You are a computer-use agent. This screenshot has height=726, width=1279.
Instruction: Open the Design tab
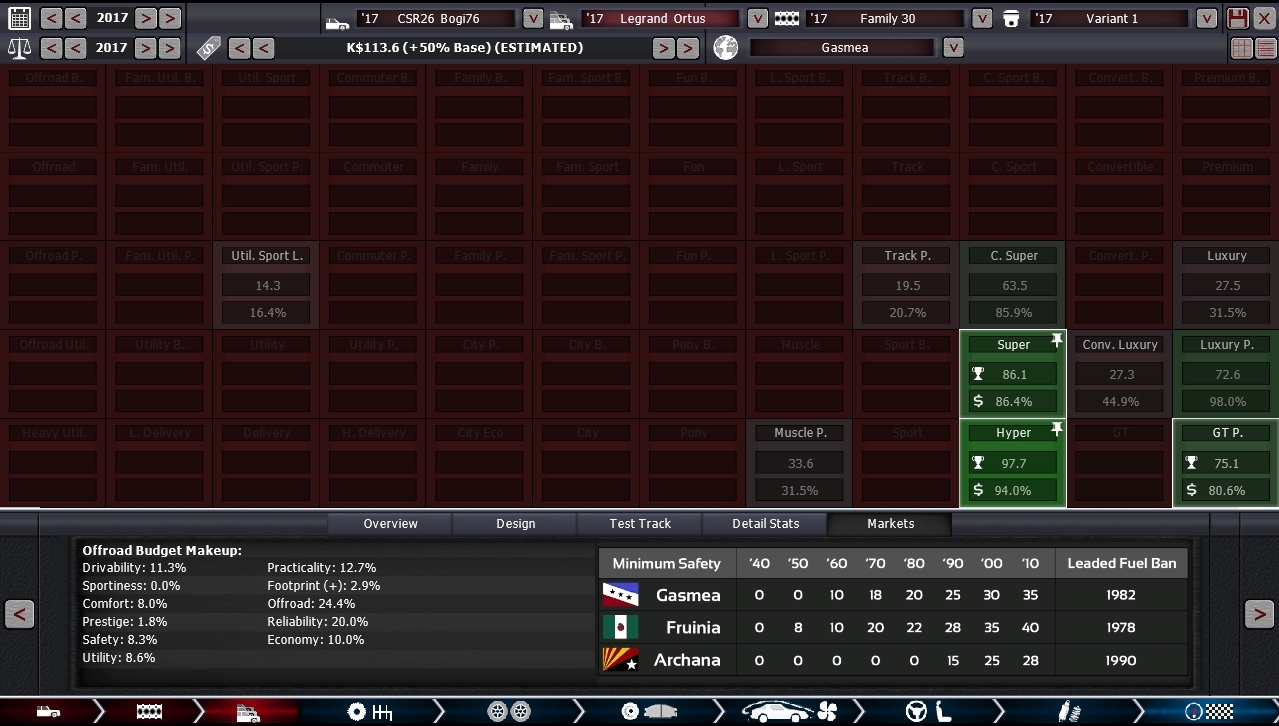point(515,523)
